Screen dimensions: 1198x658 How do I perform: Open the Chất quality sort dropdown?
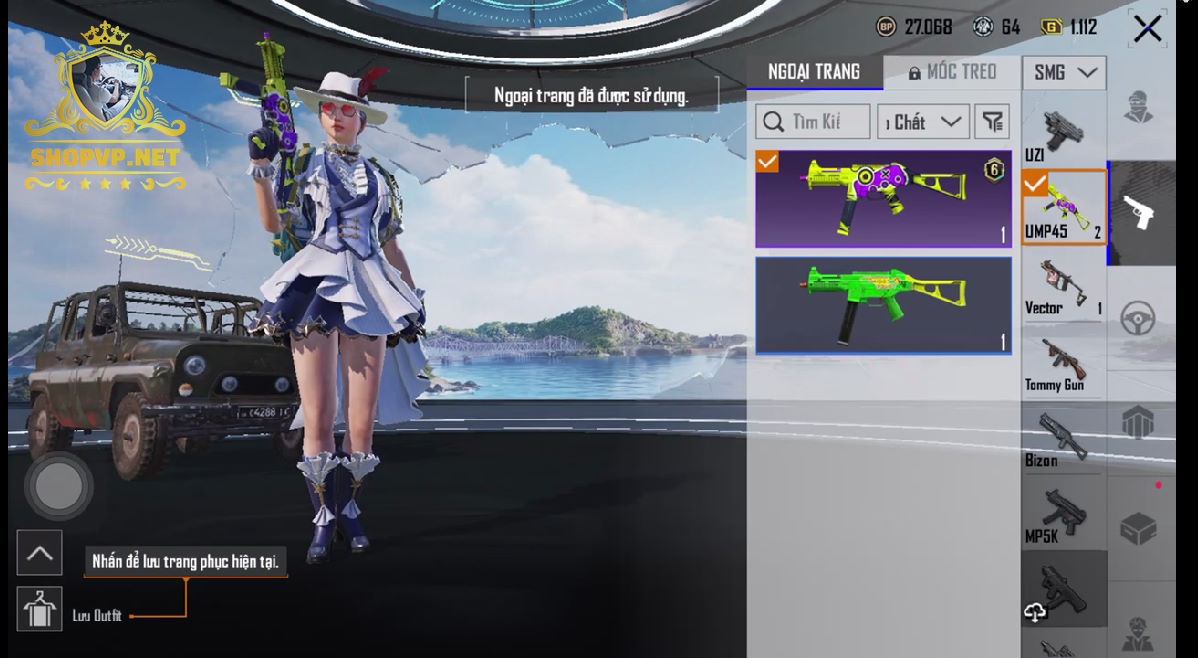tap(923, 122)
